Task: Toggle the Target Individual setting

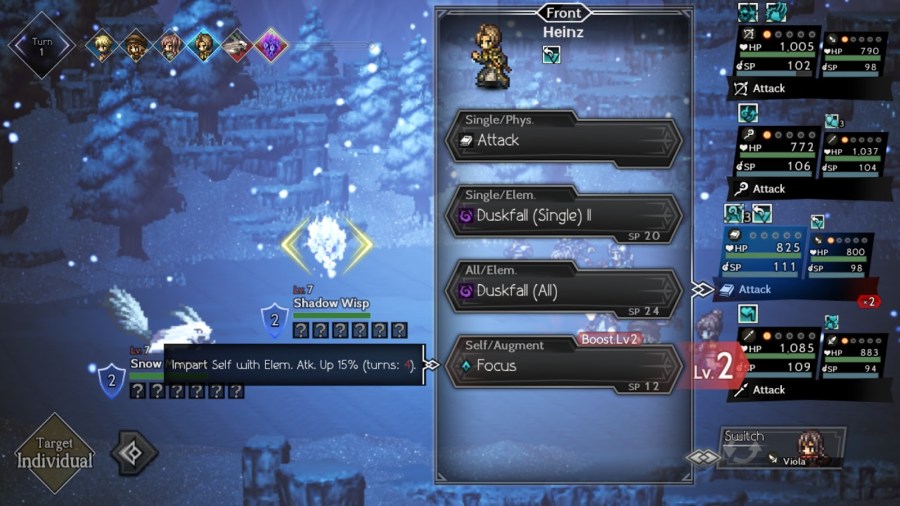Action: tap(55, 455)
